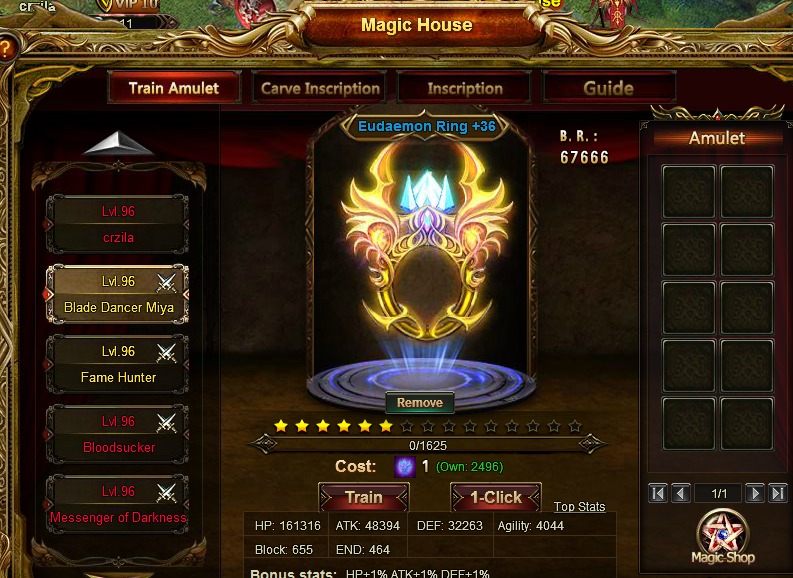Select the Inscription tab
Viewport: 793px width, 578px height.
[465, 88]
